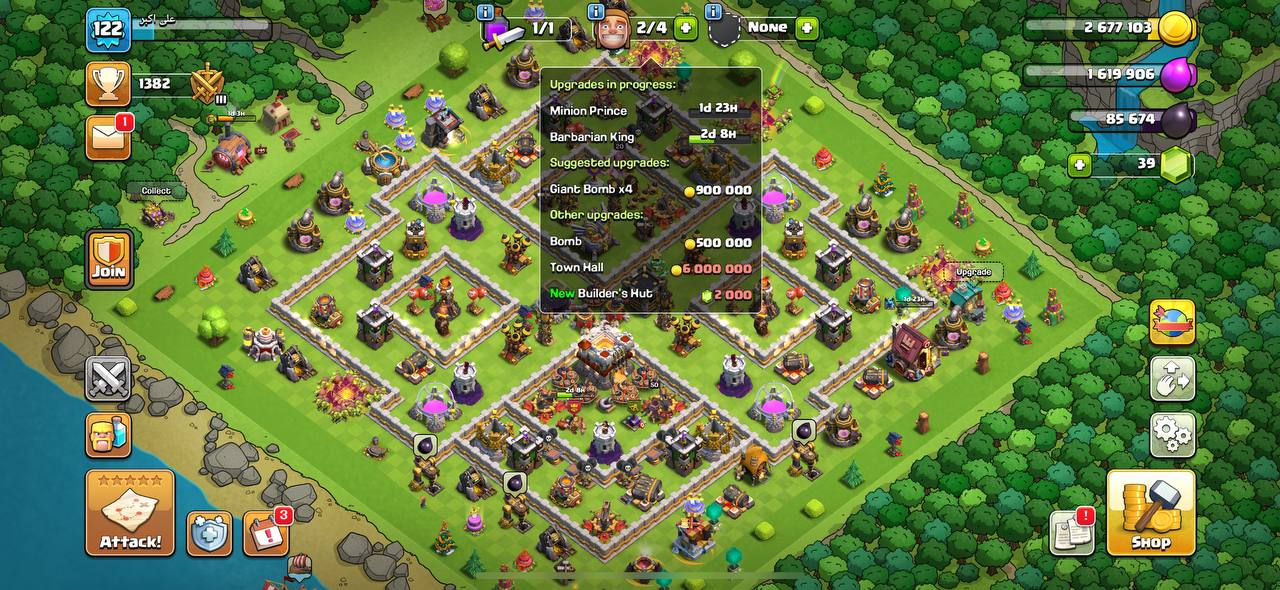Open the Shop
The image size is (1280, 590).
(1150, 513)
